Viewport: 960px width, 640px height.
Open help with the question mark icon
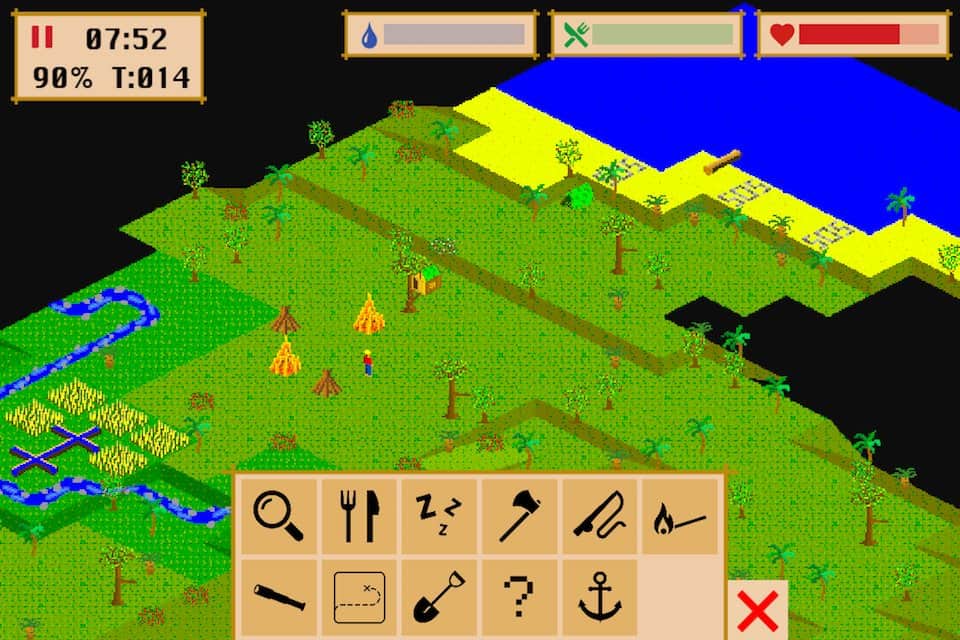(x=519, y=597)
